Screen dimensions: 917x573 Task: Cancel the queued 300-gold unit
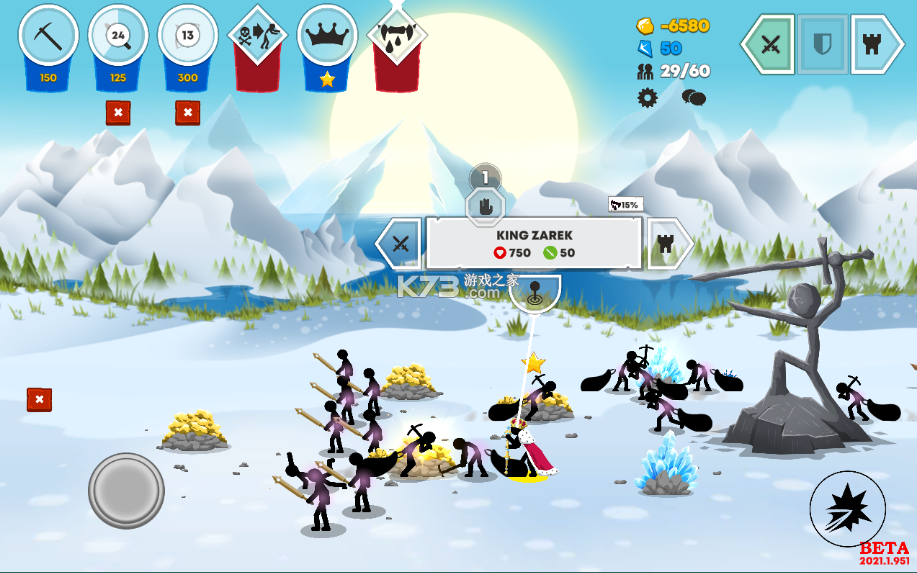click(x=188, y=113)
